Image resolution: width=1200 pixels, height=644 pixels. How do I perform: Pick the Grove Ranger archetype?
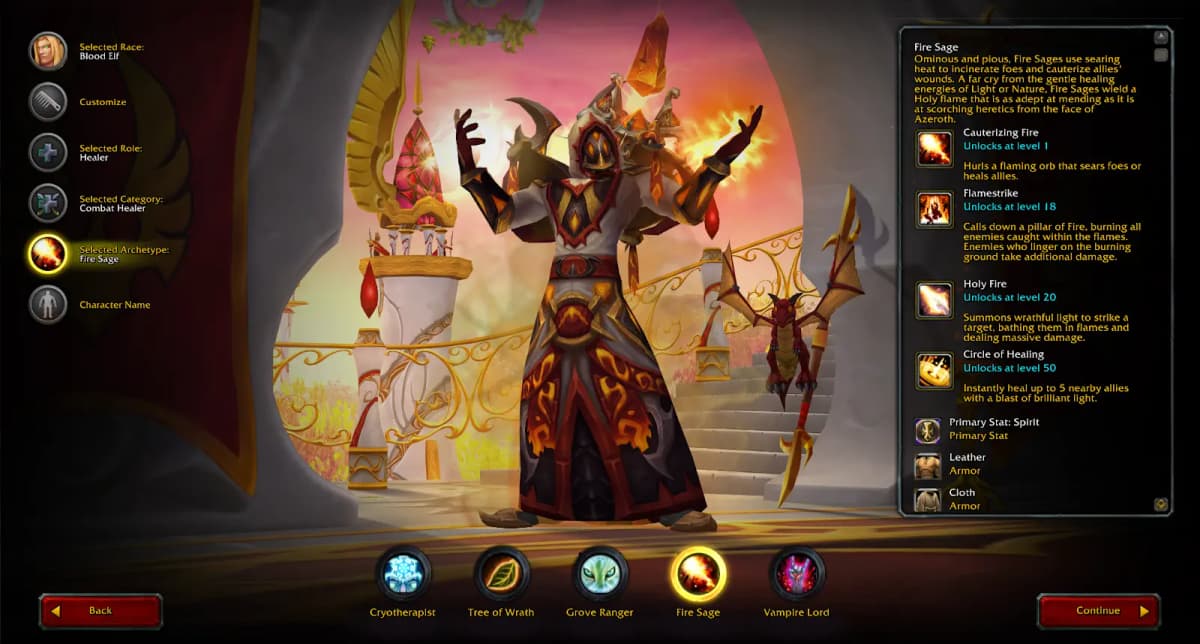click(599, 574)
